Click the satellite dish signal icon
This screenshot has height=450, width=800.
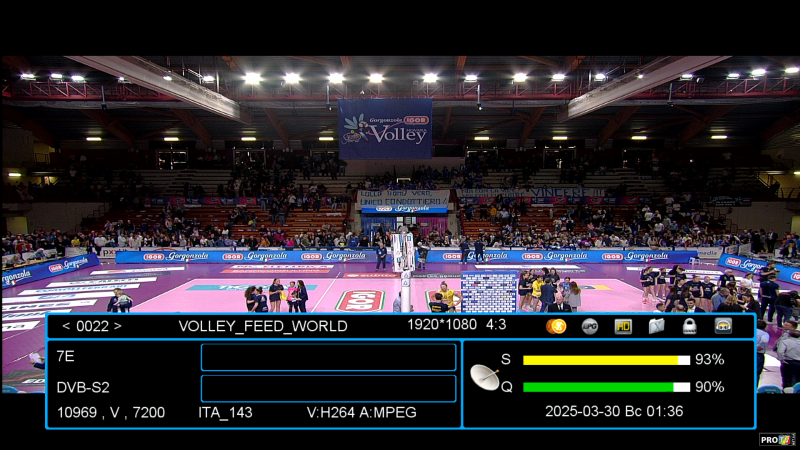485,376
